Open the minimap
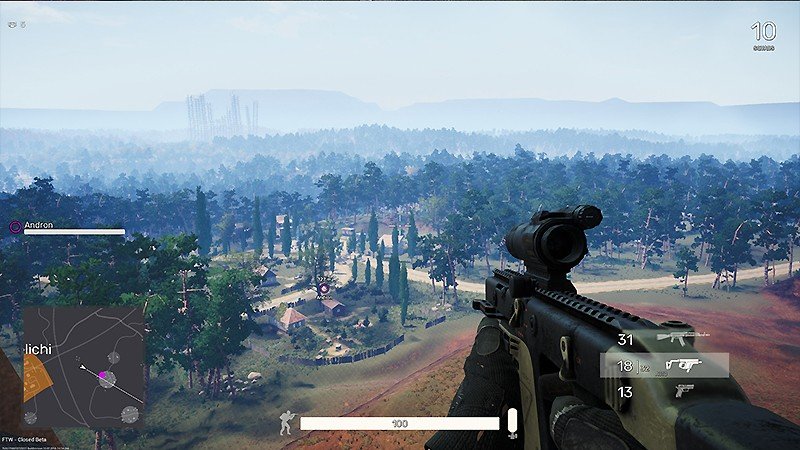The image size is (800, 450). pos(84,367)
